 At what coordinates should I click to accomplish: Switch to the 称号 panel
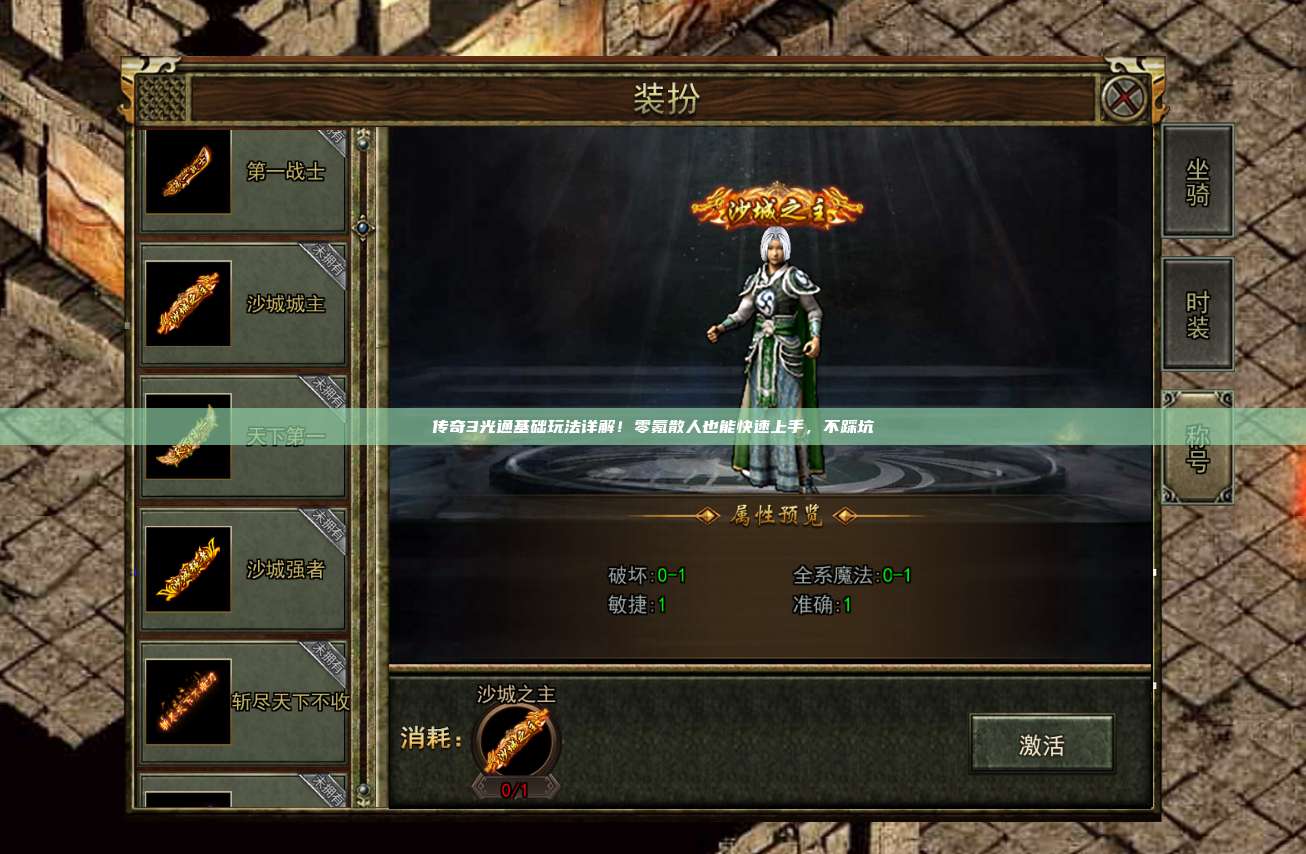click(x=1197, y=444)
